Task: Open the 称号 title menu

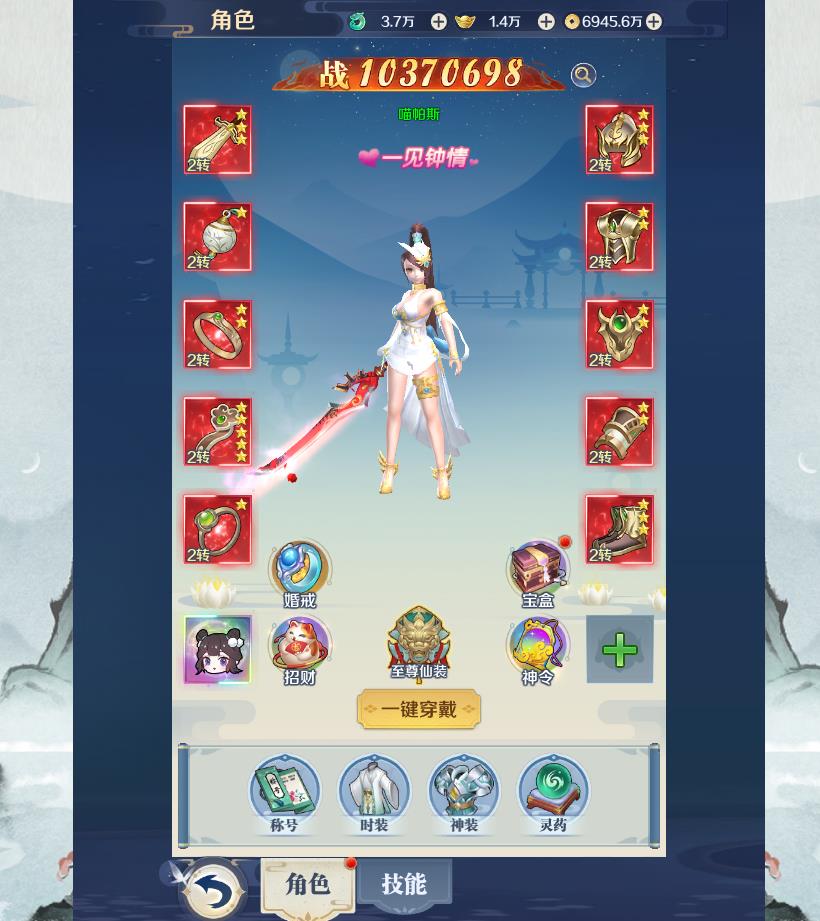Action: tap(285, 792)
